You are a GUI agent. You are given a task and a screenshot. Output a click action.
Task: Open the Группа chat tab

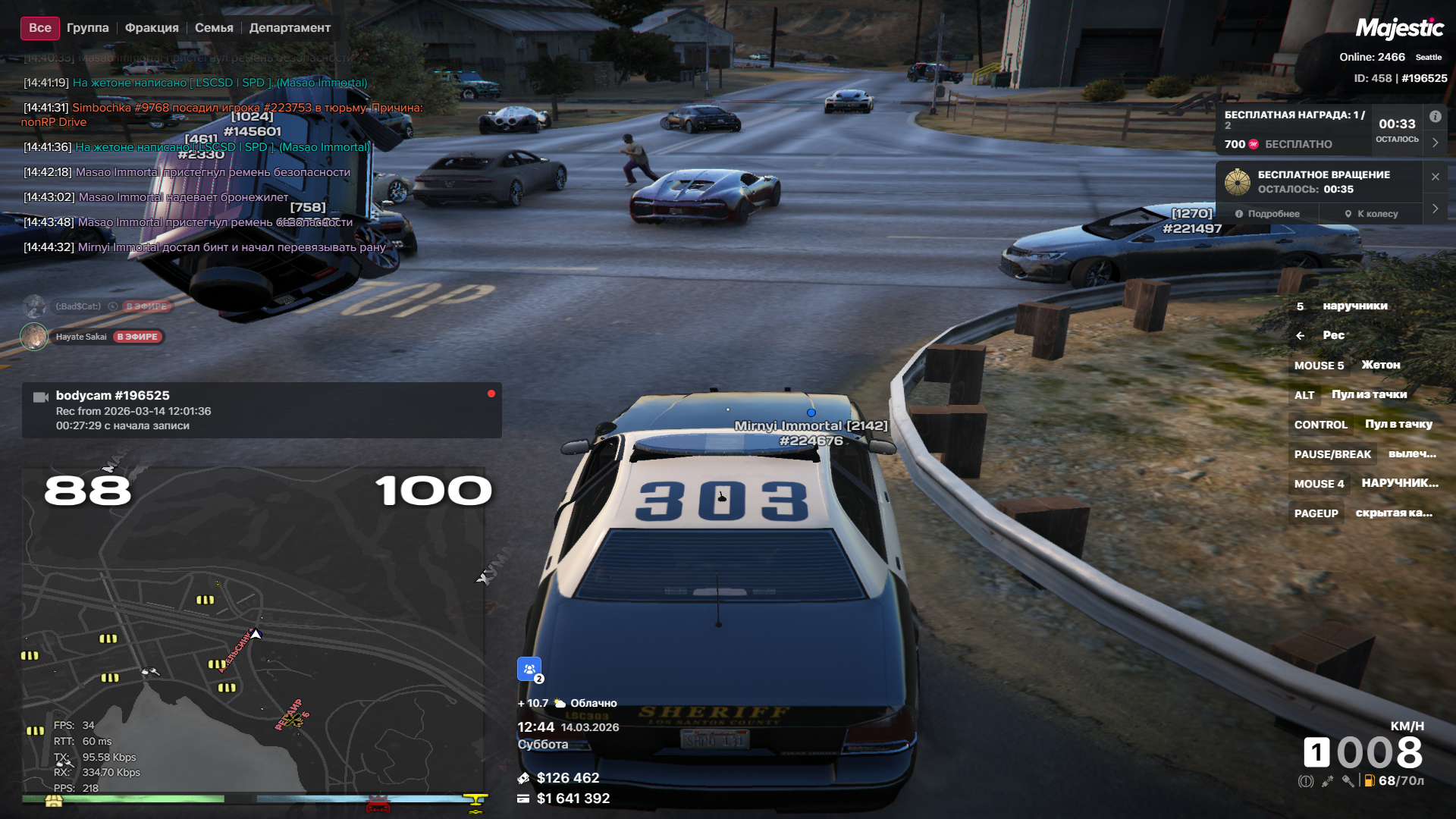tap(87, 28)
